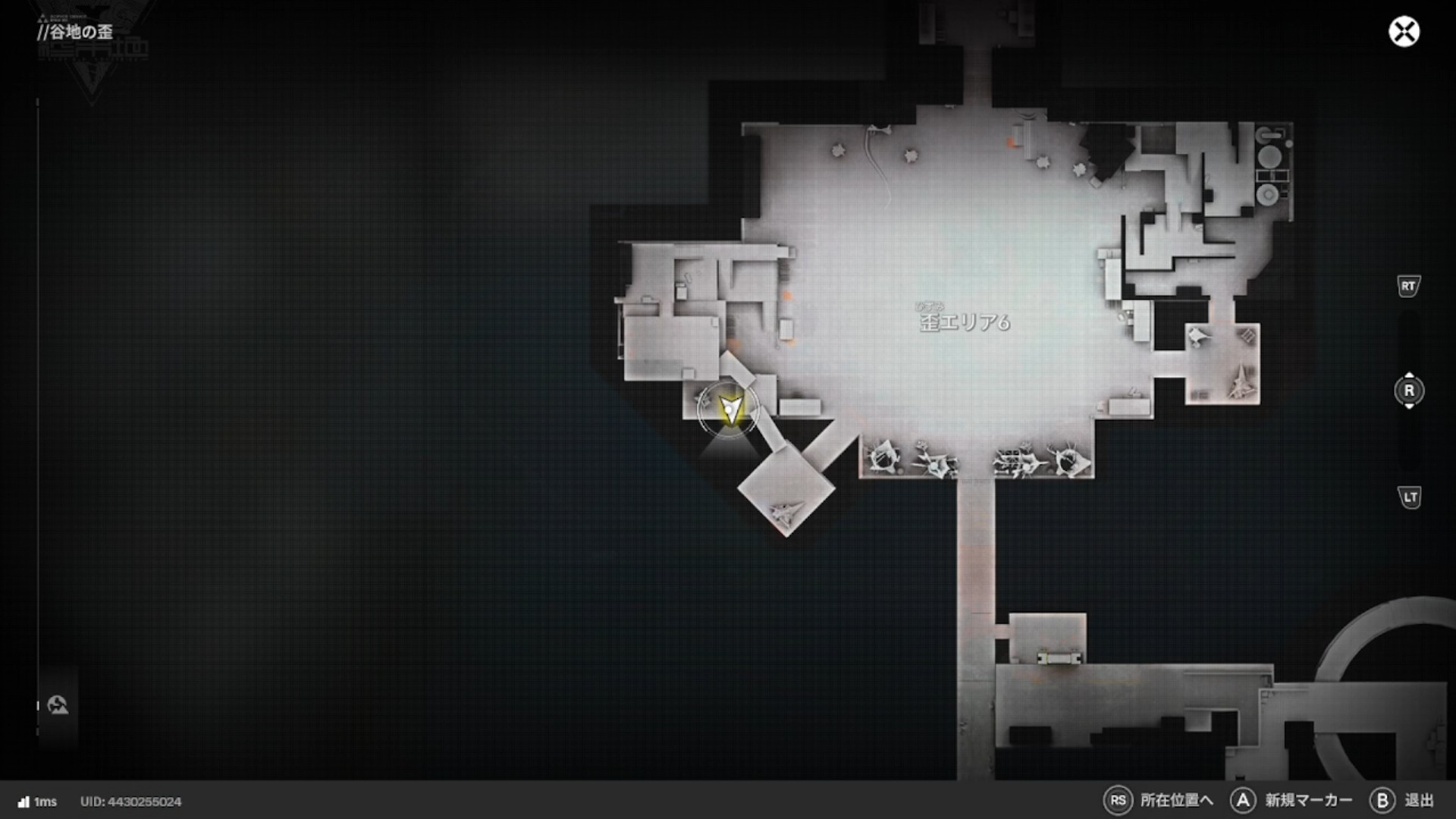Click the 歪エリア6 area label on map
This screenshot has height=819, width=1456.
pyautogui.click(x=965, y=322)
